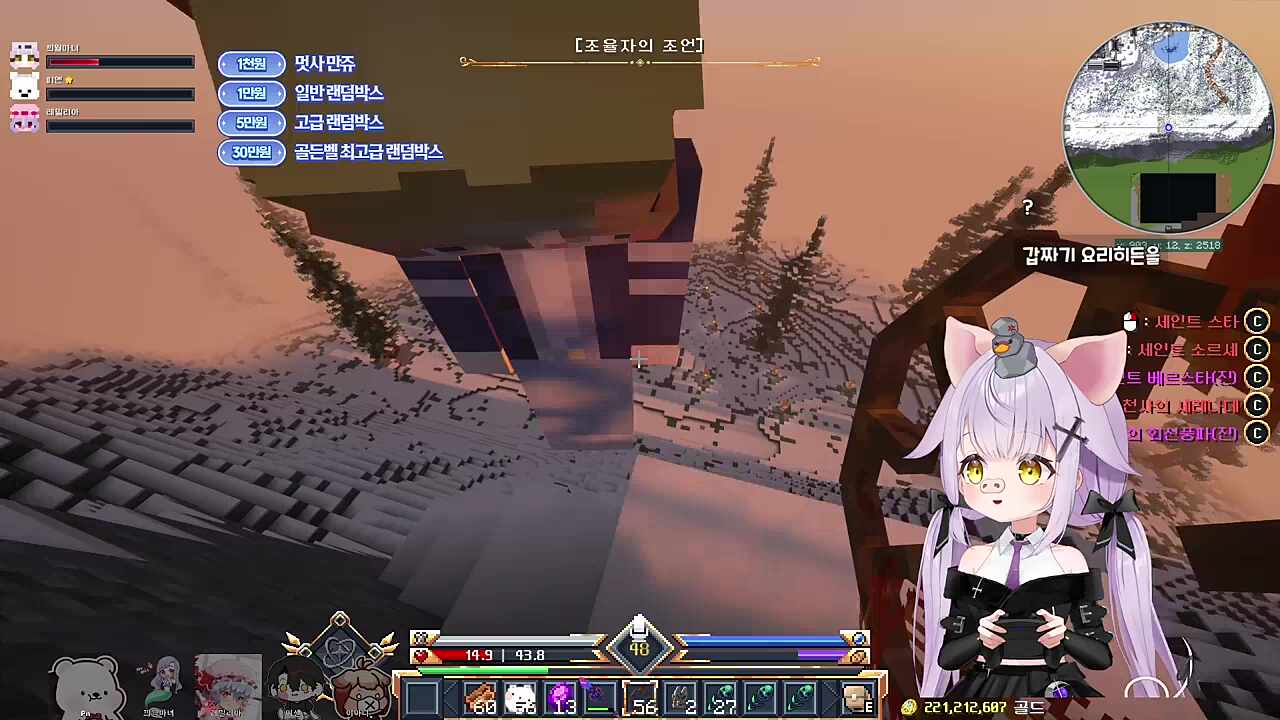Image resolution: width=1280 pixels, height=720 pixels.
Task: Pick the selected hotbar slot showing 56
Action: pyautogui.click(x=640, y=698)
